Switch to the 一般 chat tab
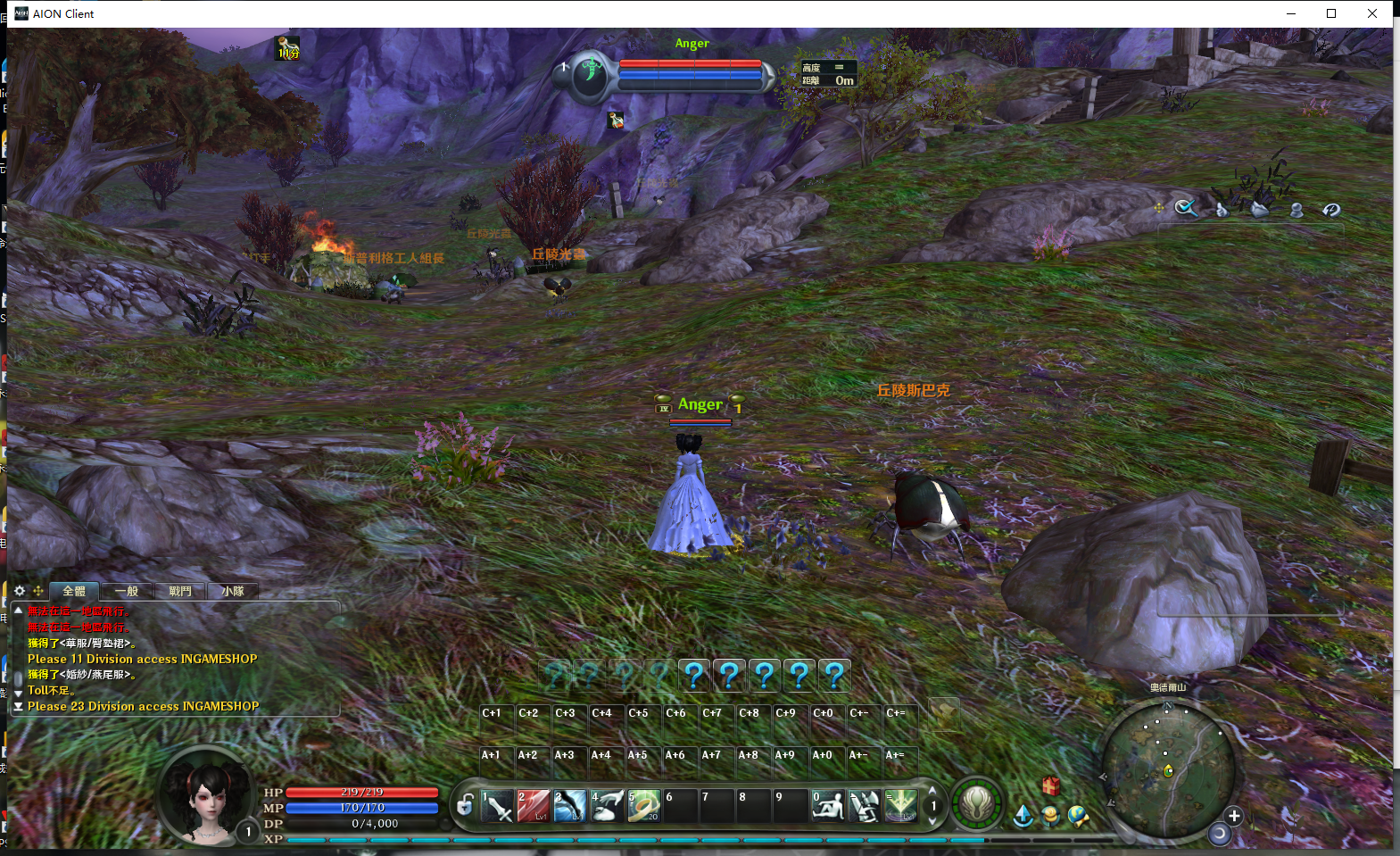 pyautogui.click(x=127, y=591)
